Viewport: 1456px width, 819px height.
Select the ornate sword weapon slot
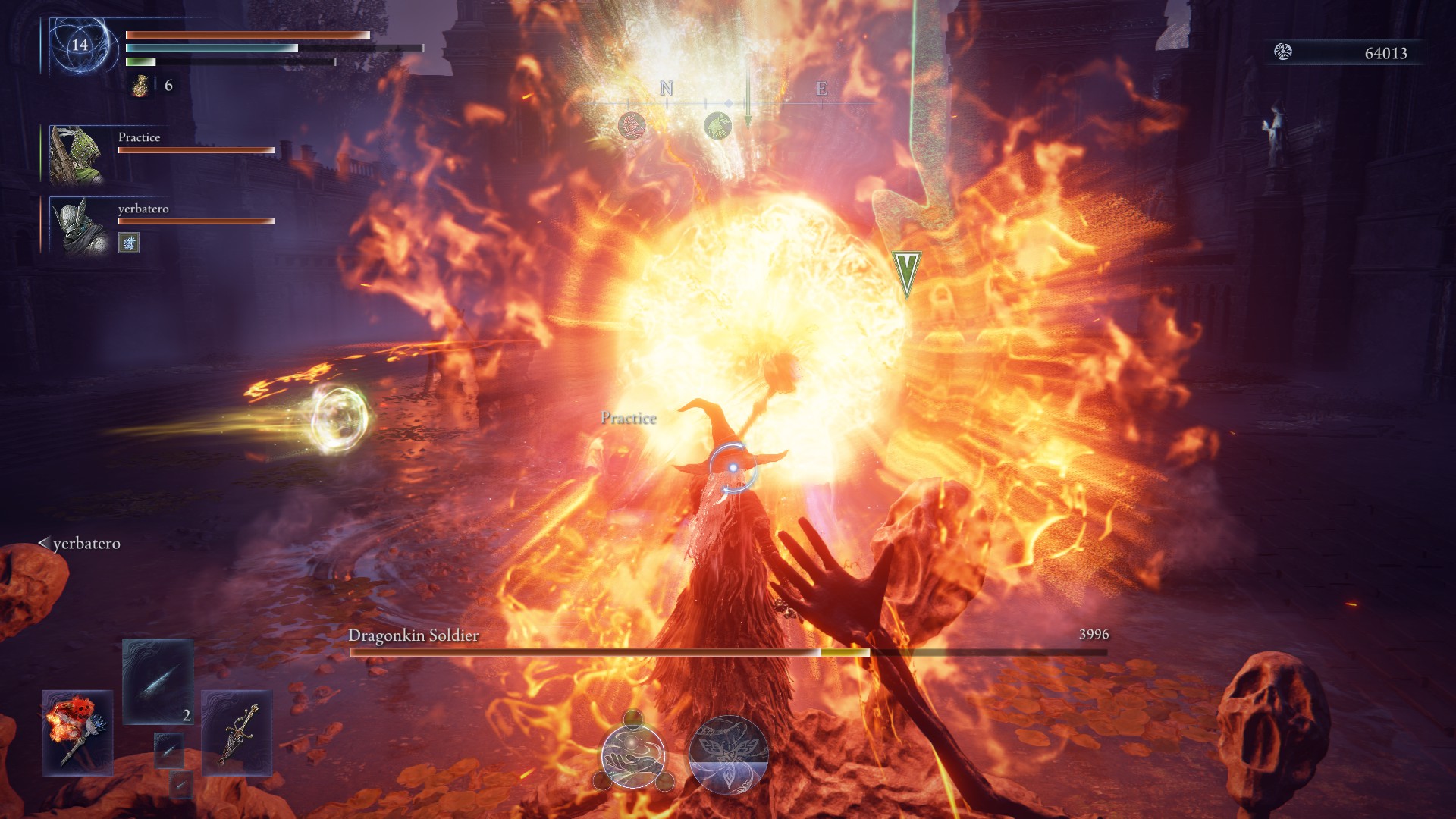coord(237,733)
